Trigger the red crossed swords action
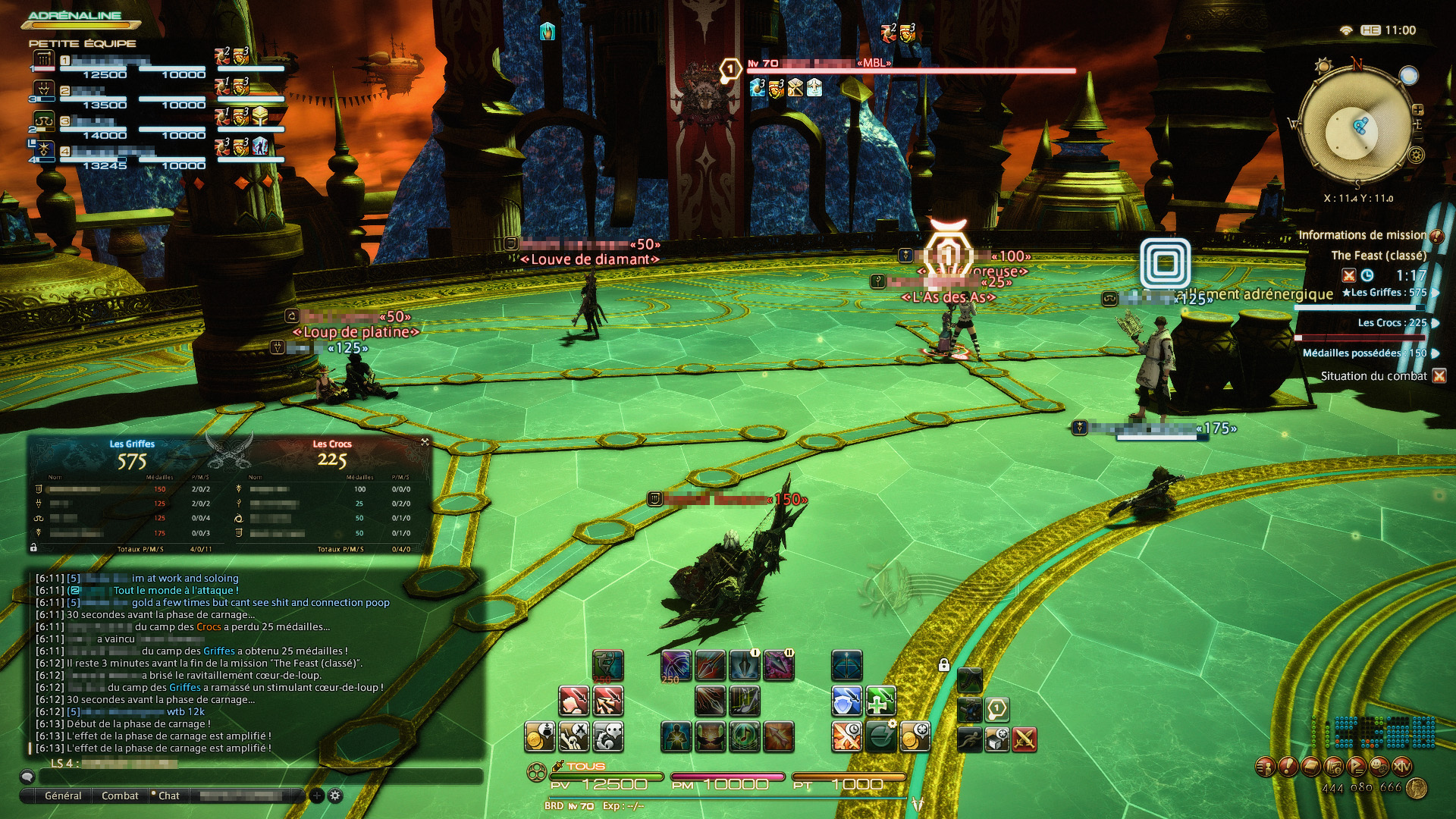Screen dimensions: 1456x819 [x=1024, y=739]
